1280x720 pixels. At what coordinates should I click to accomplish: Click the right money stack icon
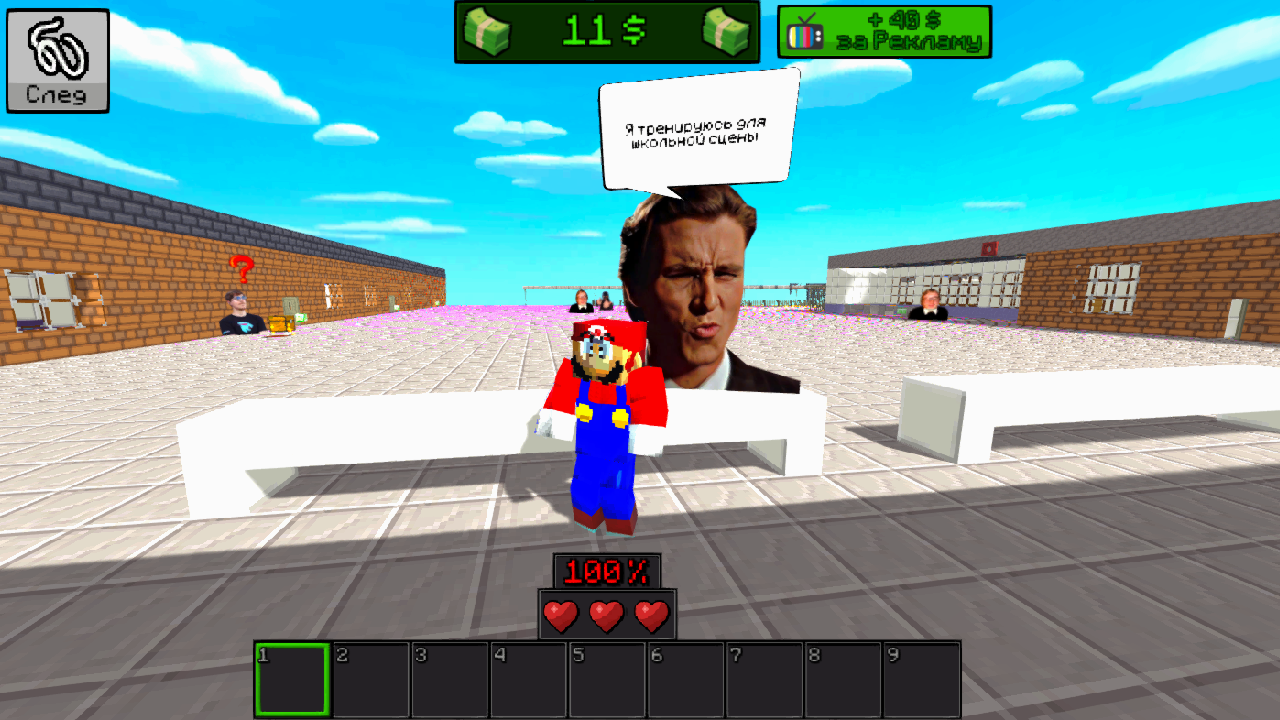727,29
